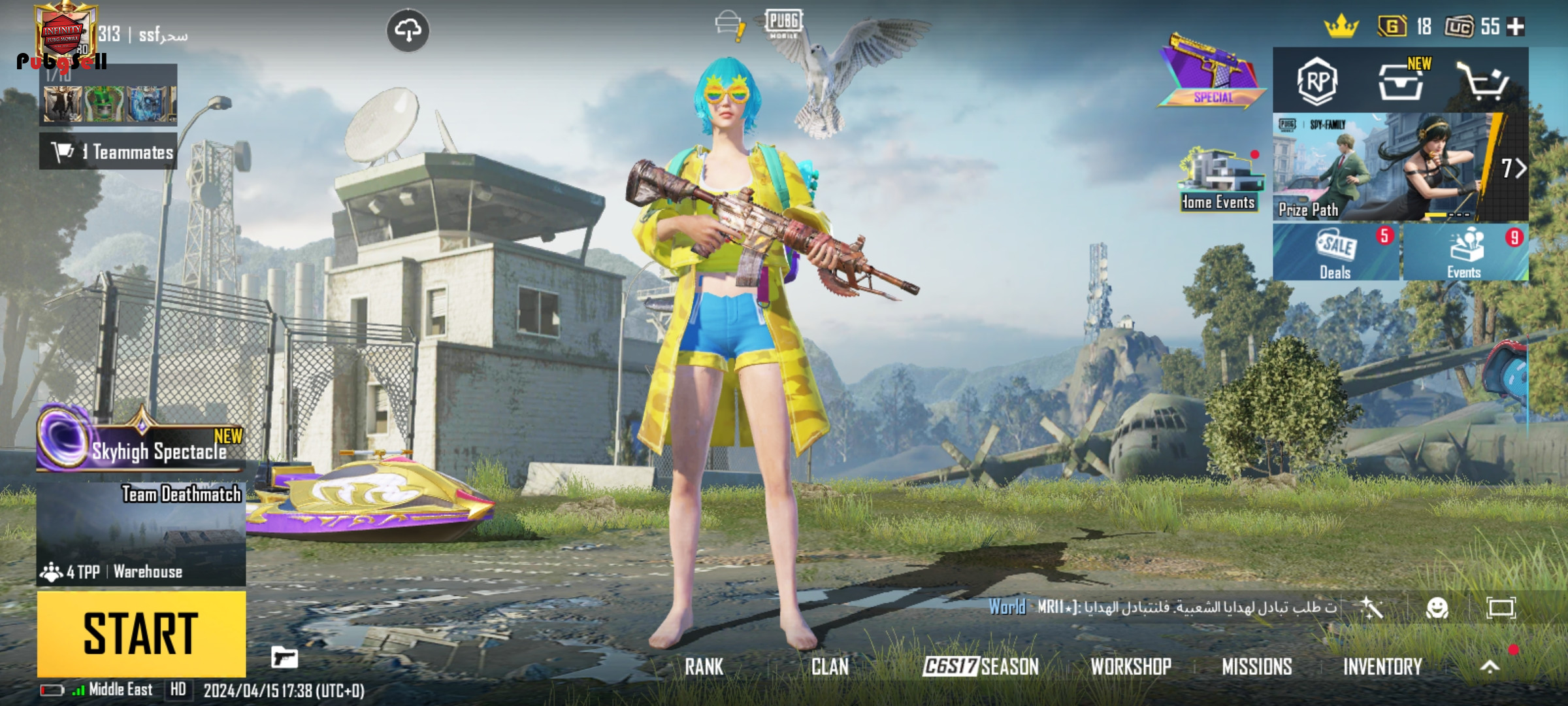Open the Deals sale tile
This screenshot has width=1568, height=706.
pyautogui.click(x=1335, y=253)
